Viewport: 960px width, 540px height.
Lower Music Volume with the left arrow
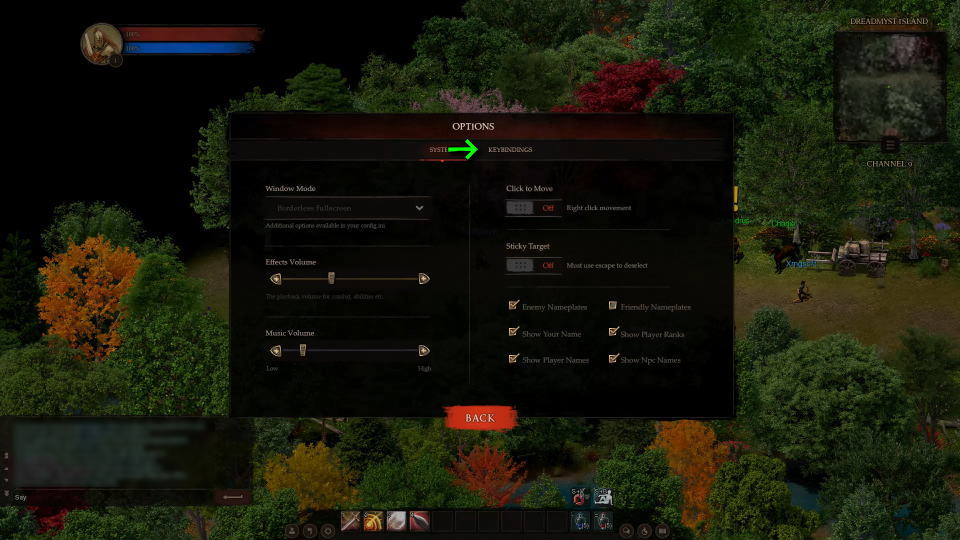tap(275, 350)
